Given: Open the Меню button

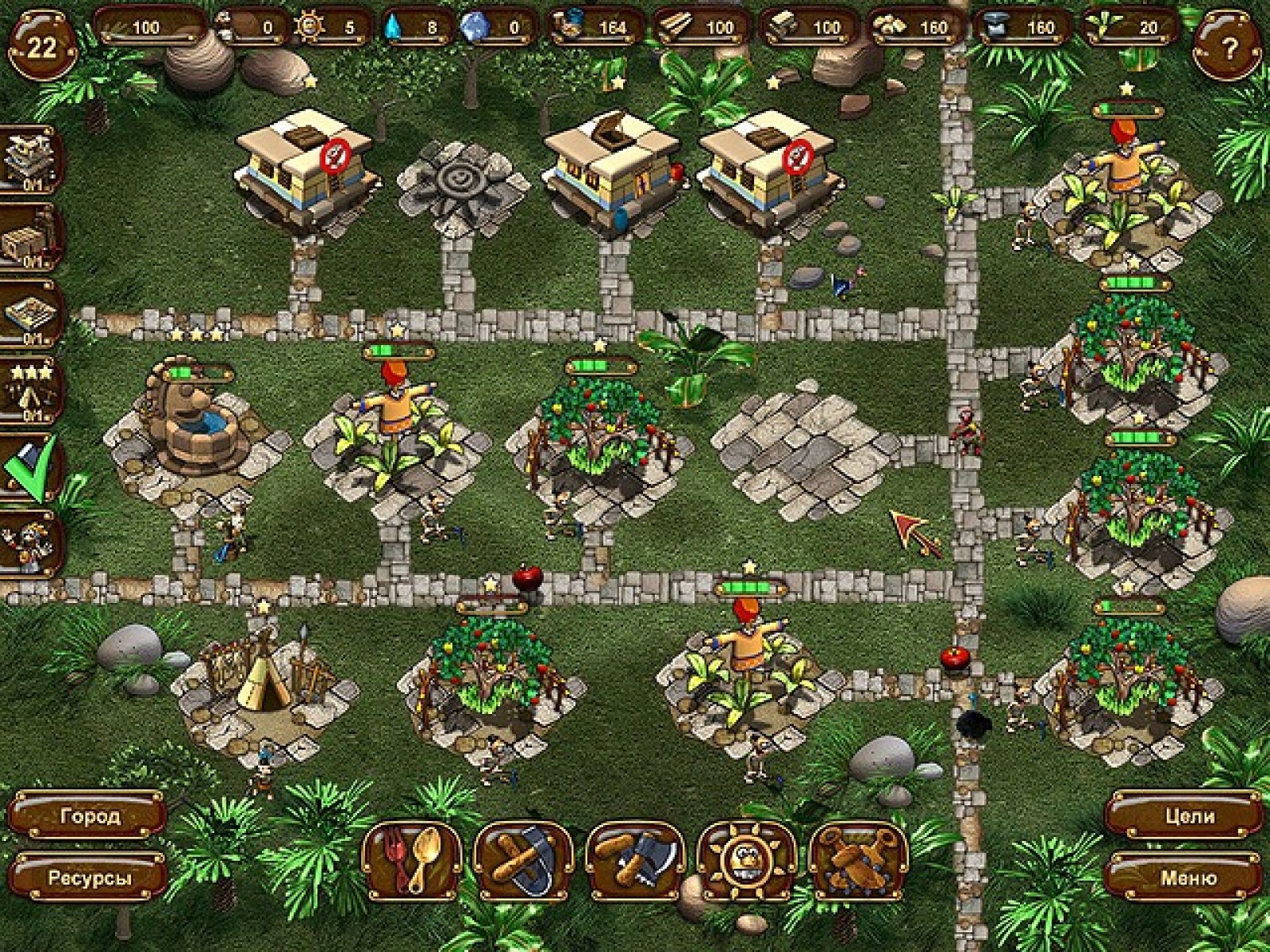Looking at the screenshot, I should pyautogui.click(x=1186, y=878).
